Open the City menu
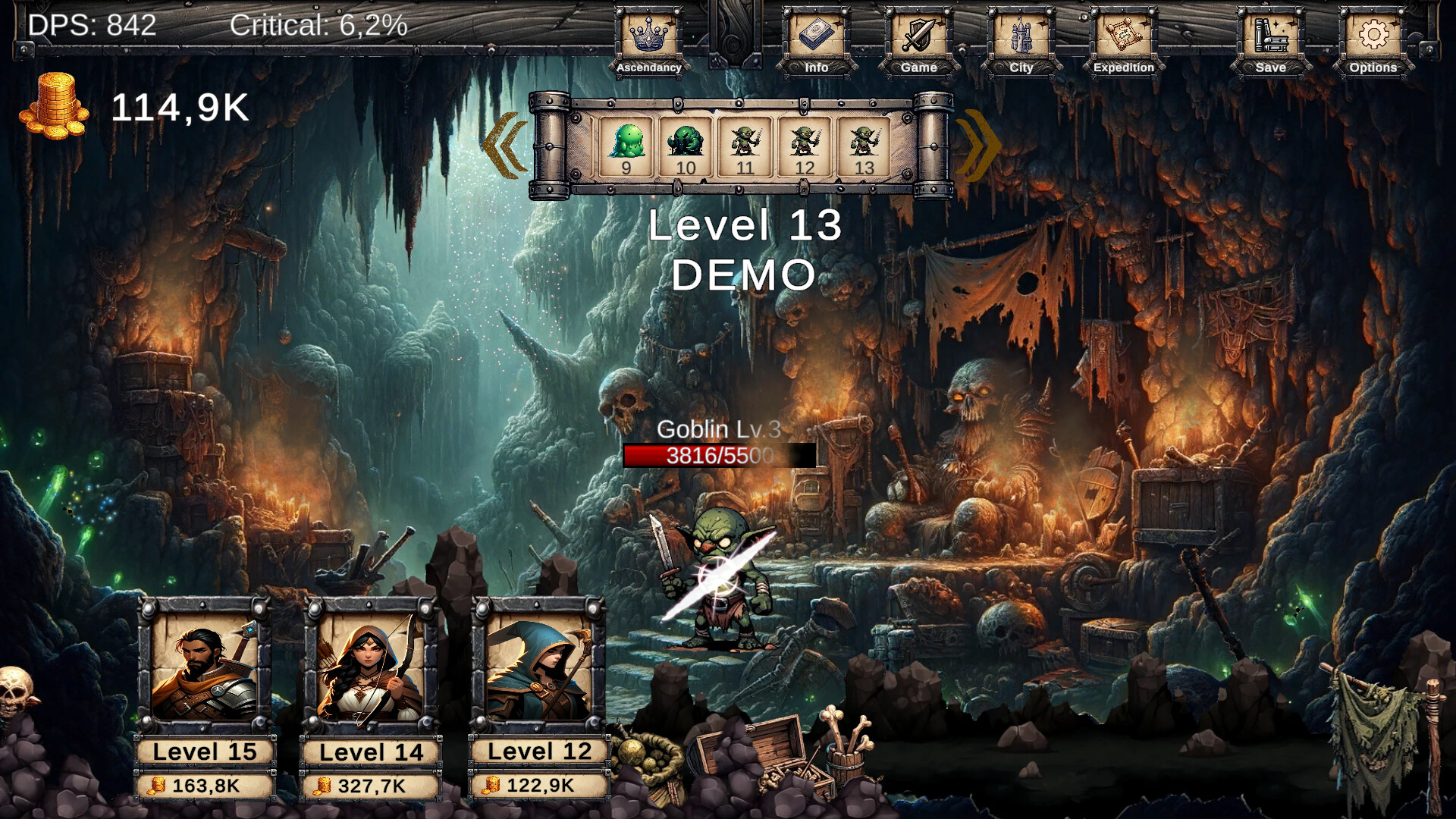 pos(1020,34)
